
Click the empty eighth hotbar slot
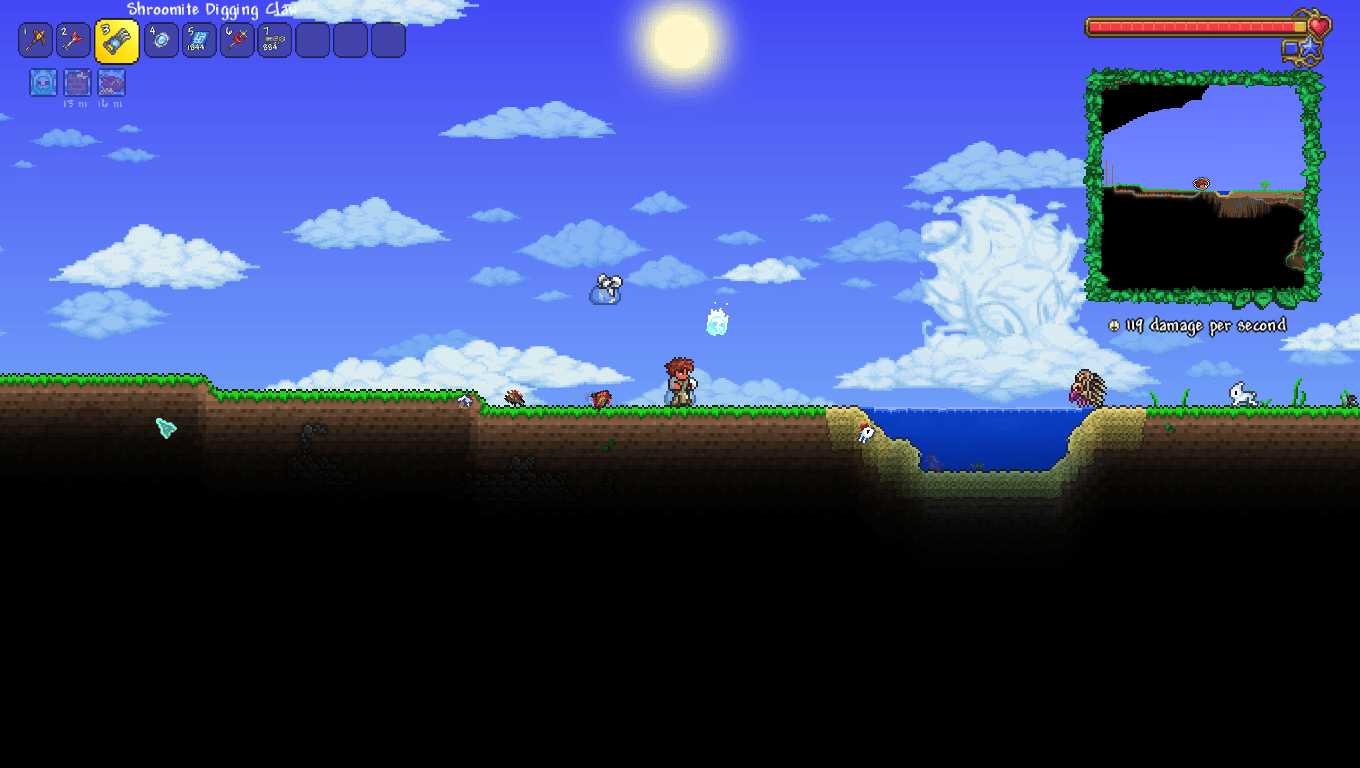[313, 40]
